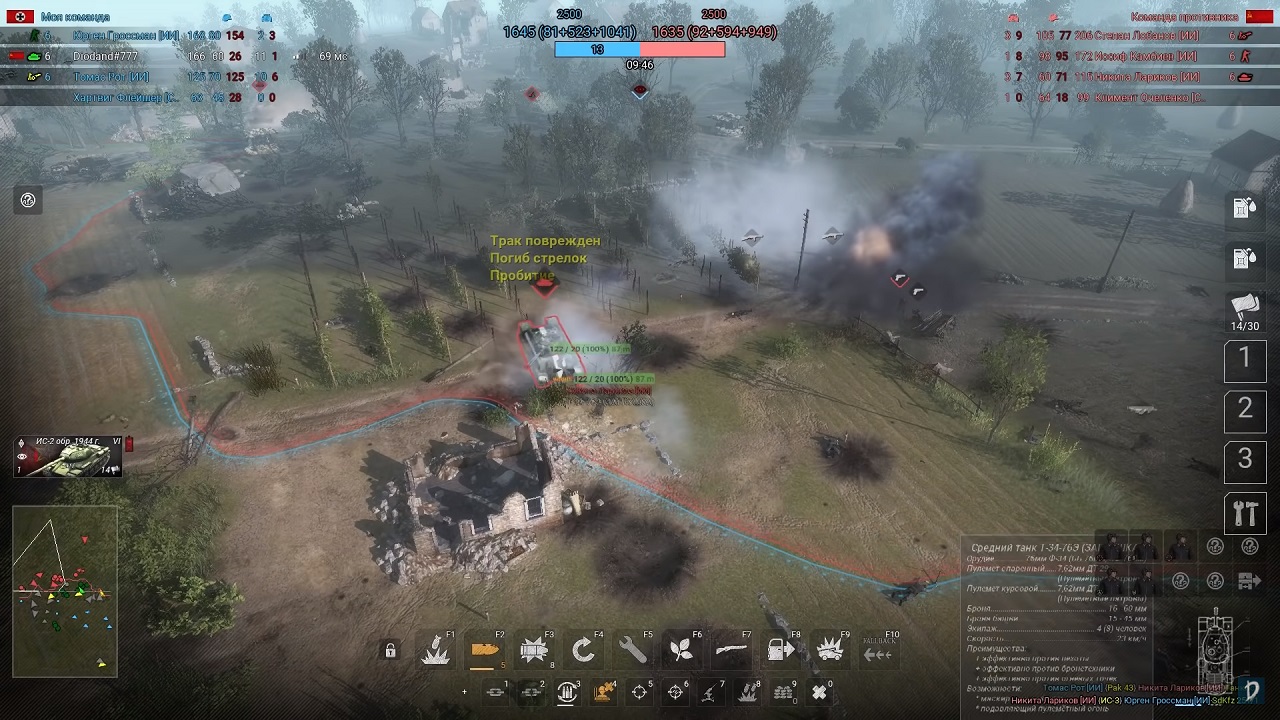Open the hammer and wrench tools button

click(x=1245, y=514)
